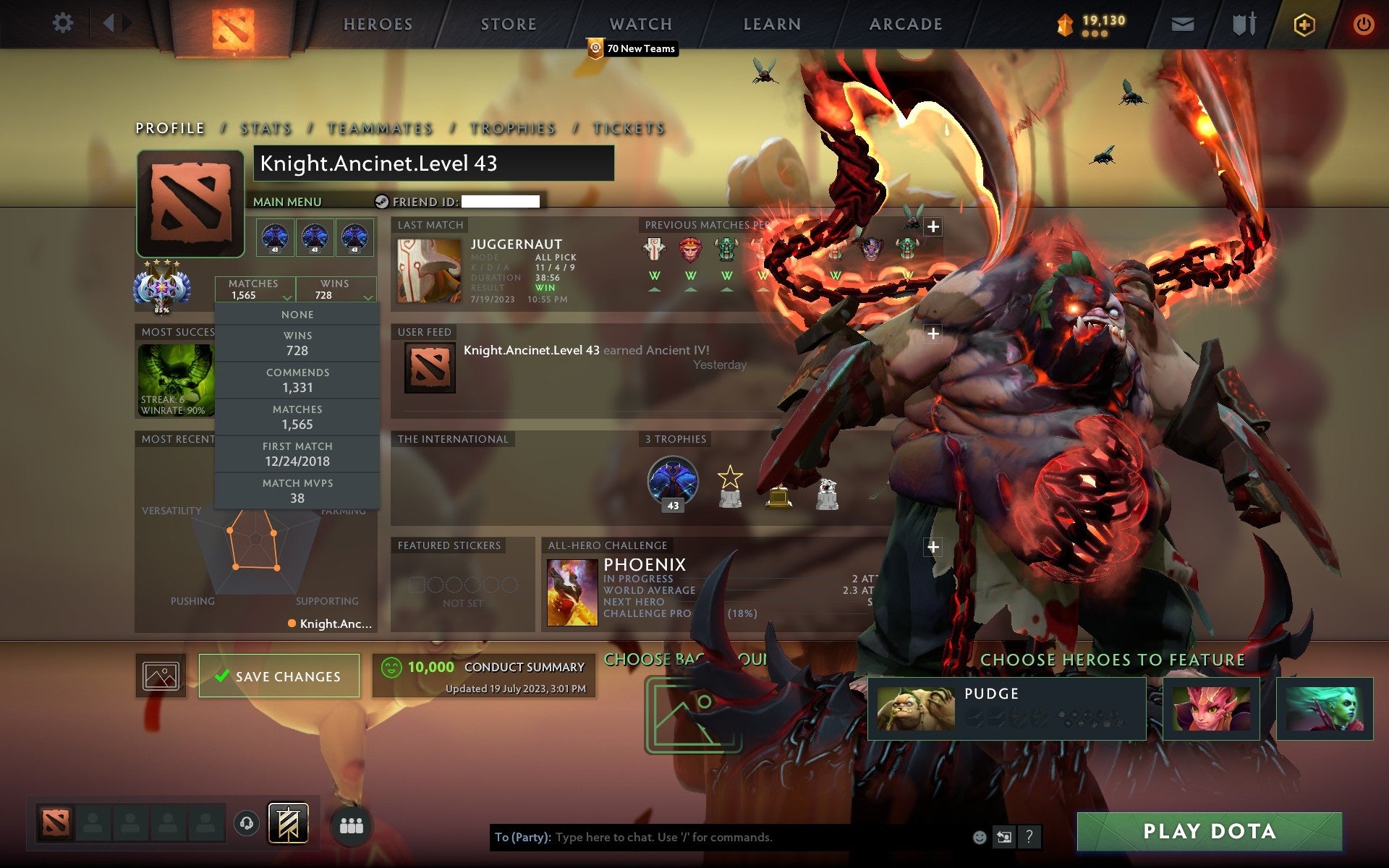Open the settings gear icon

tap(64, 23)
